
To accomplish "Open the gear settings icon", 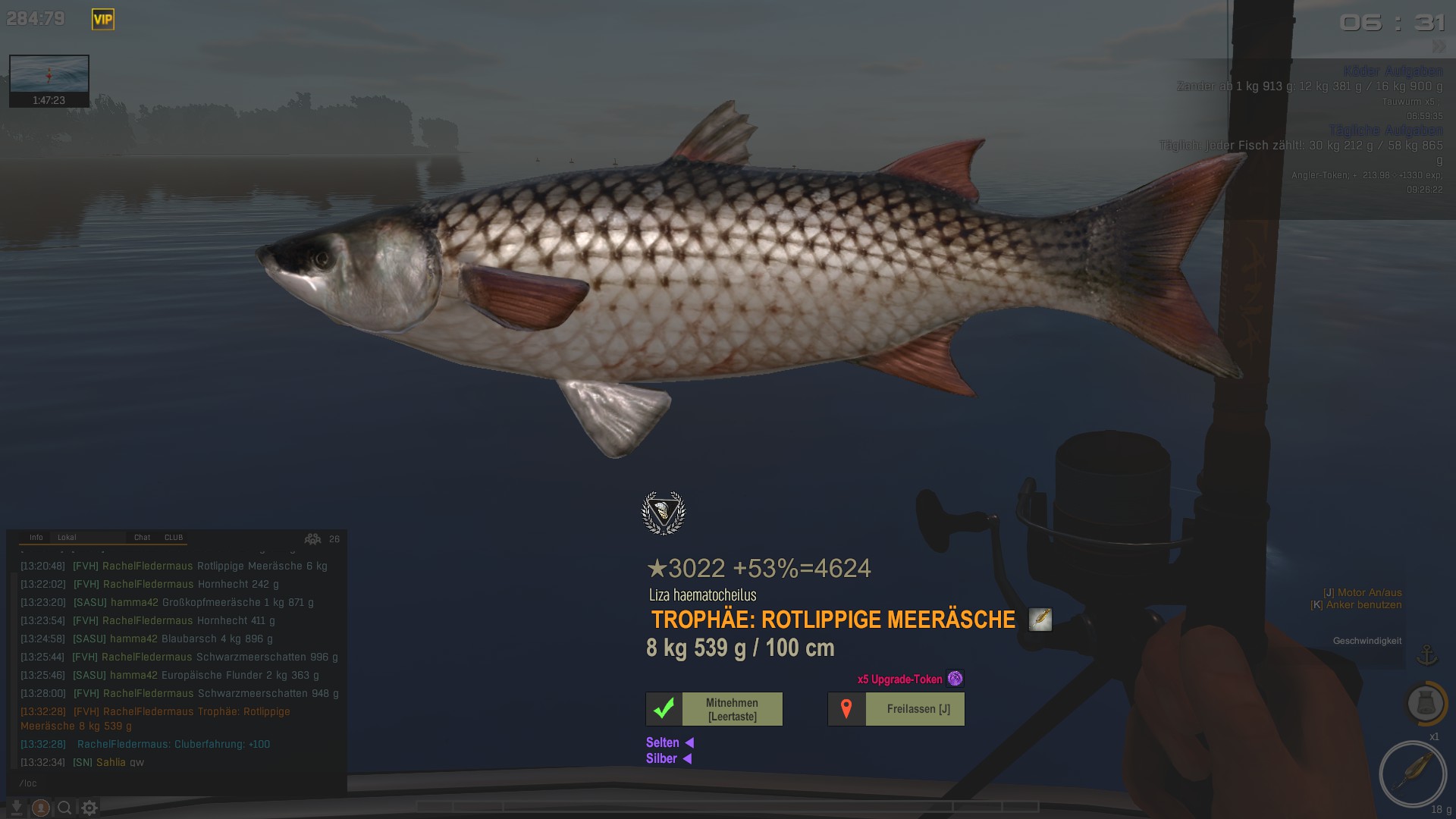I will click(x=89, y=808).
